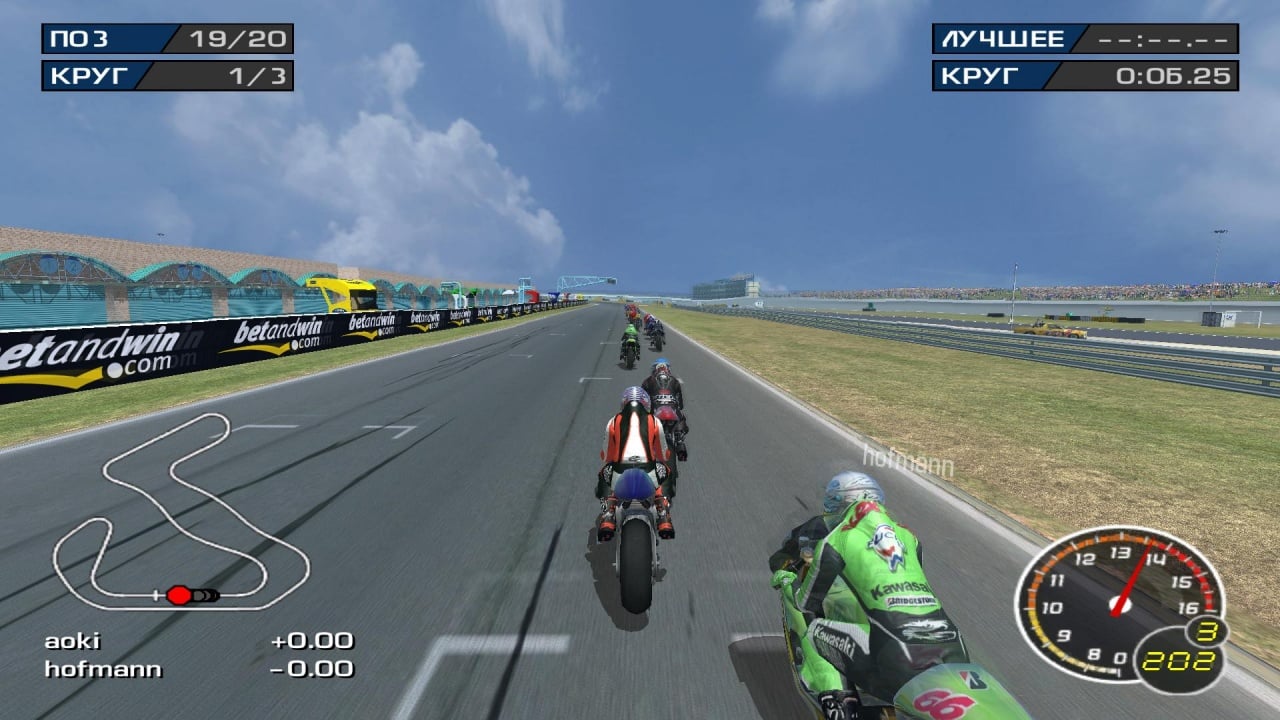Select the red rider marker on the track map
This screenshot has height=720, width=1280.
click(178, 595)
